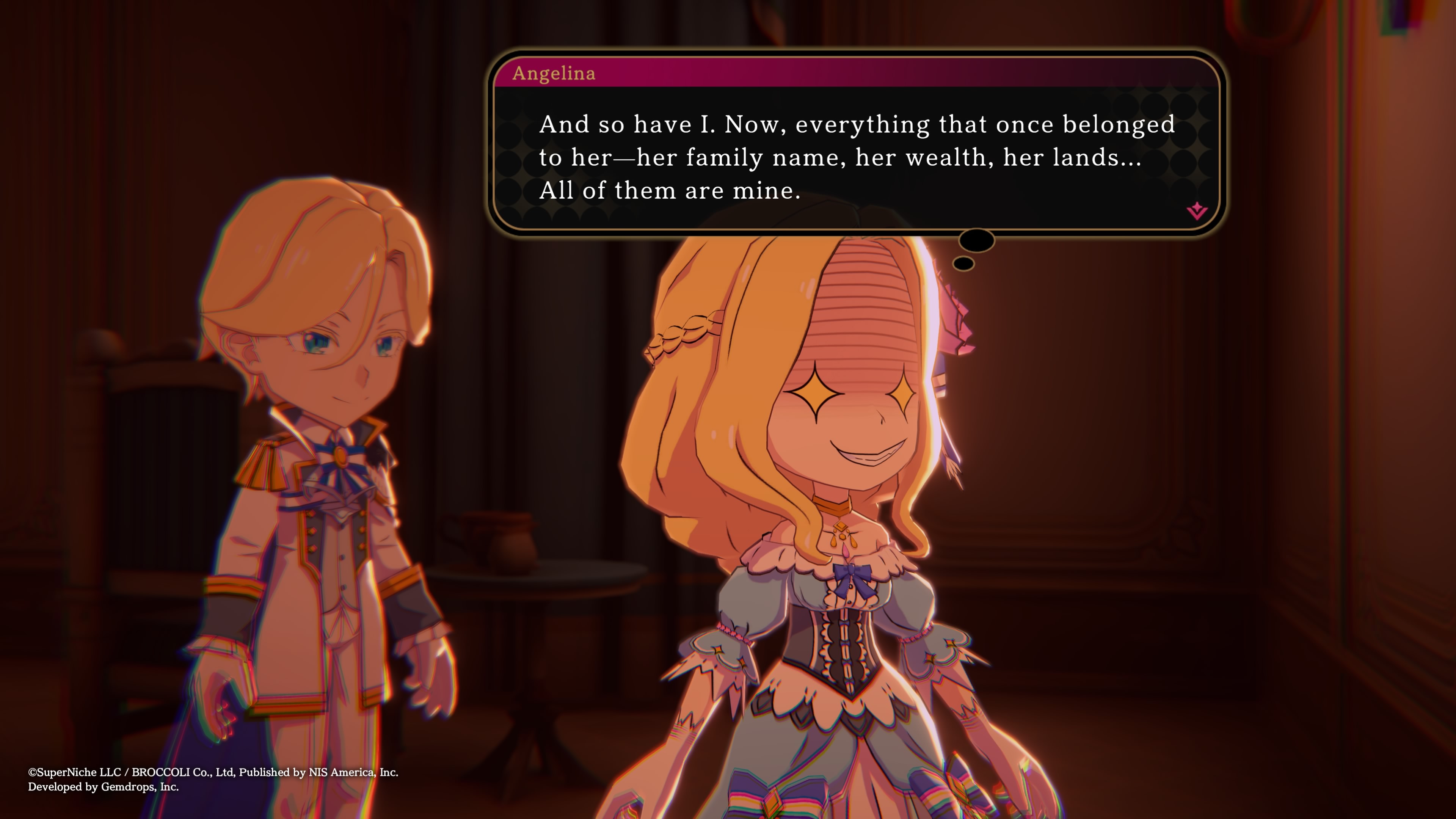
Task: Click Angelina's dialogue text box
Action: 856,157
